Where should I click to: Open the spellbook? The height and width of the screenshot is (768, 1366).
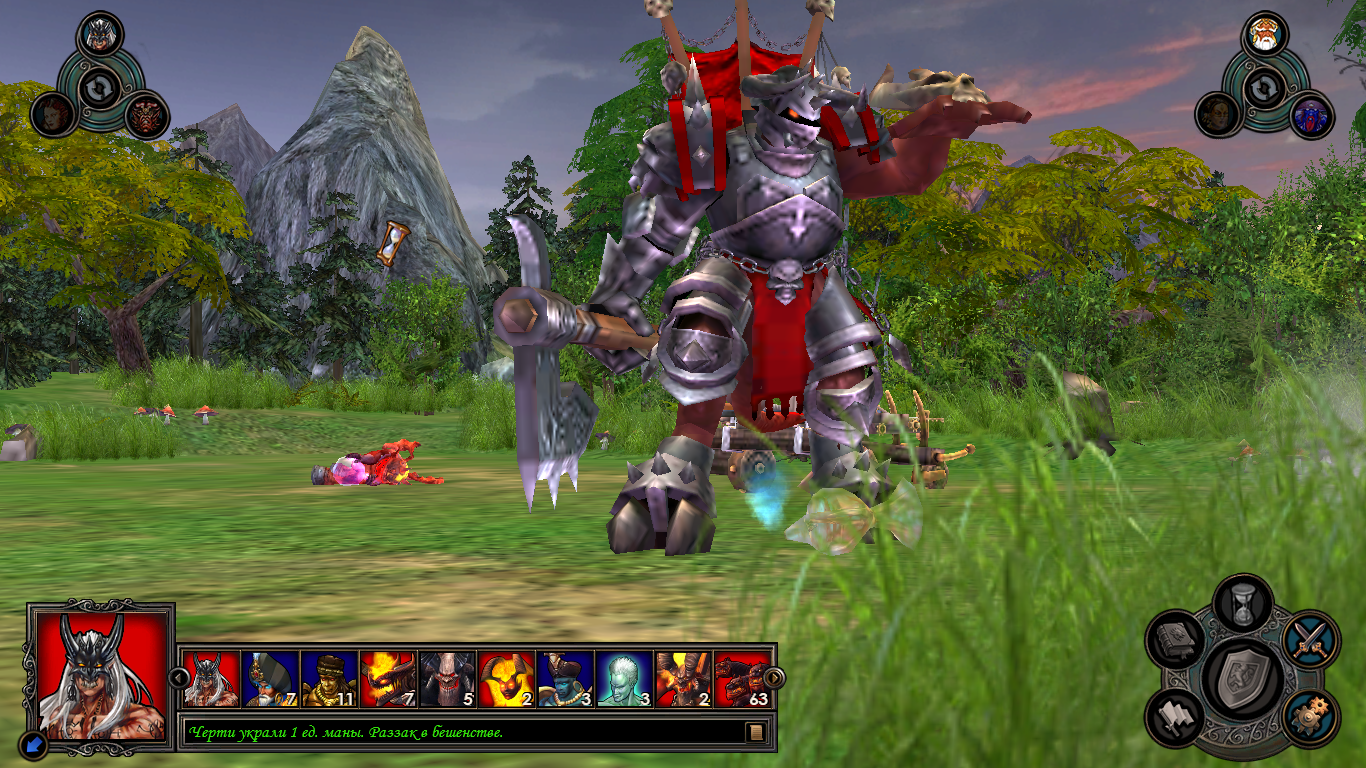[x=1175, y=640]
